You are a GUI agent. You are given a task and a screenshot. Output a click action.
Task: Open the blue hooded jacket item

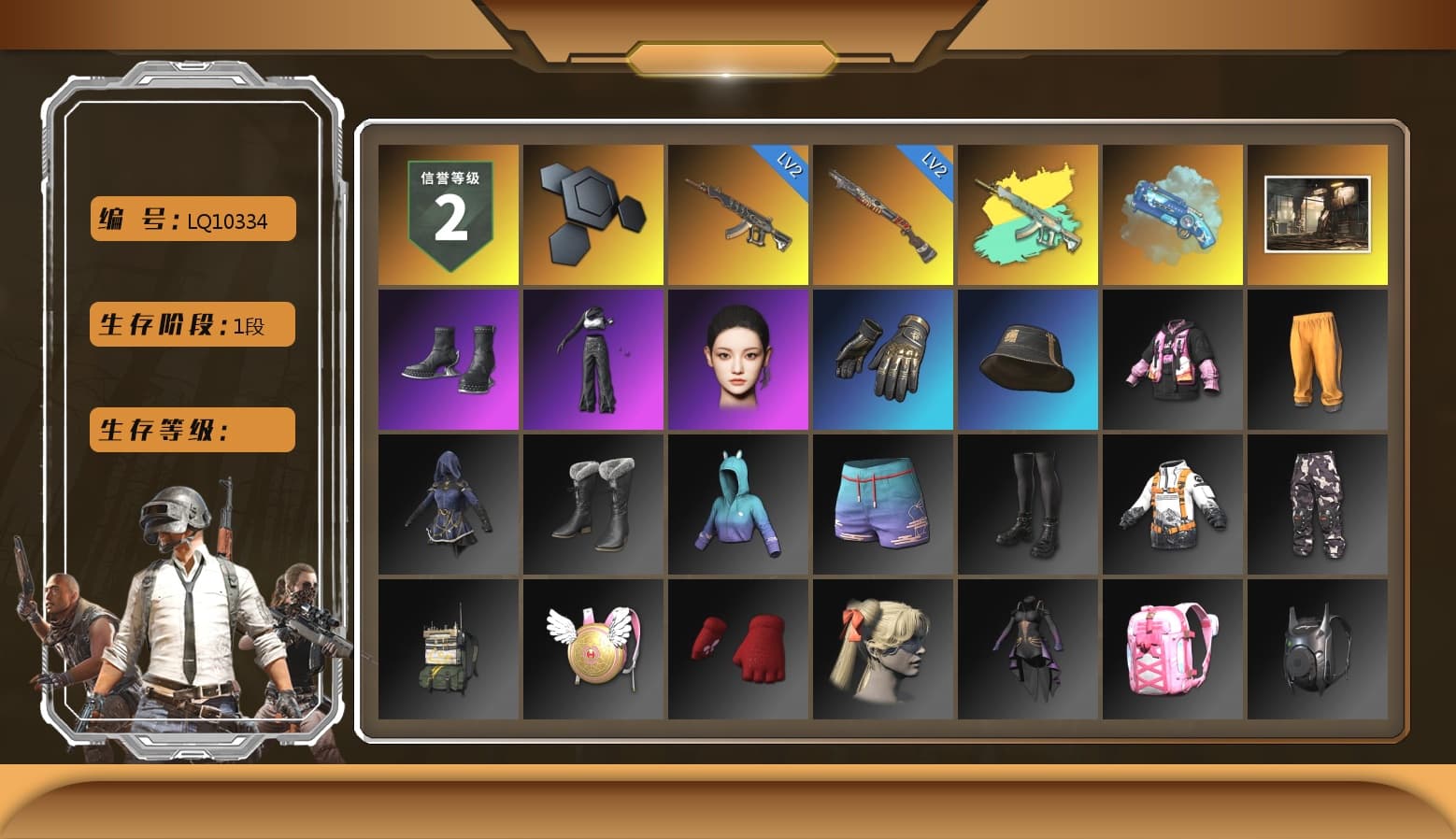(x=737, y=505)
